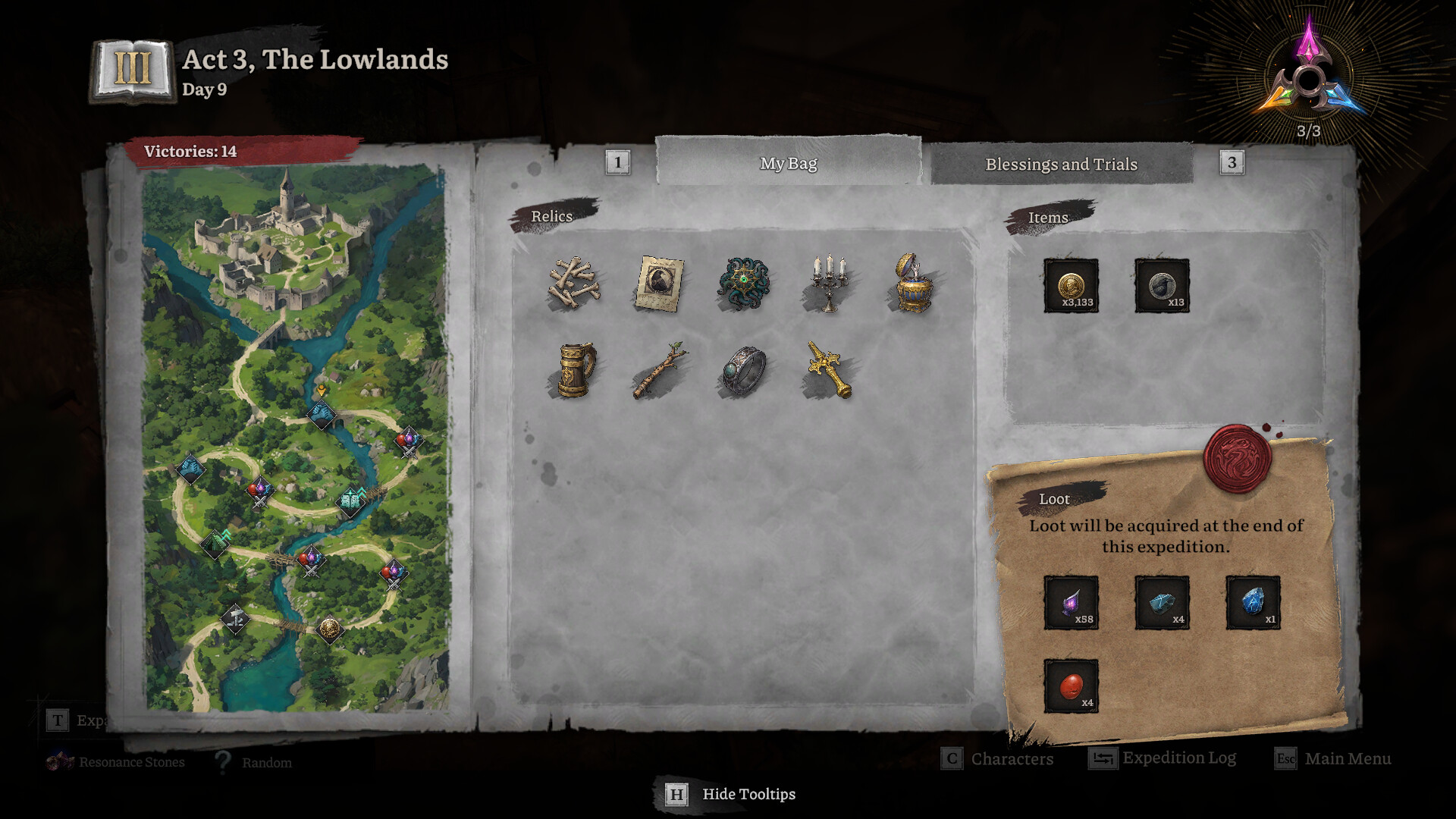Open the Characters screen
1456x819 pixels.
(x=998, y=758)
